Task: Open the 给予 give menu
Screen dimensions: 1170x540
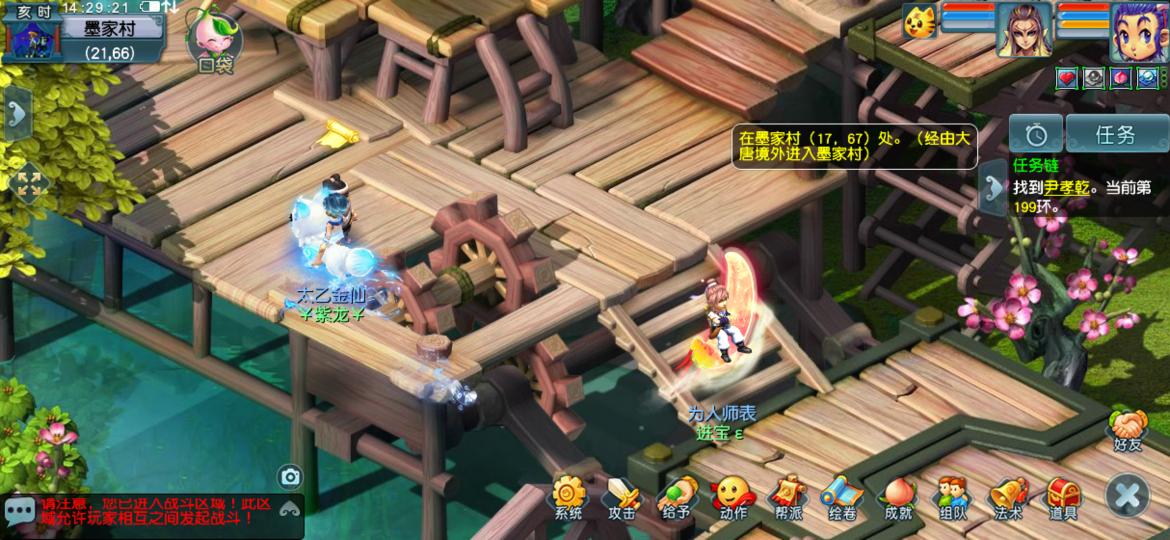Action: point(677,496)
